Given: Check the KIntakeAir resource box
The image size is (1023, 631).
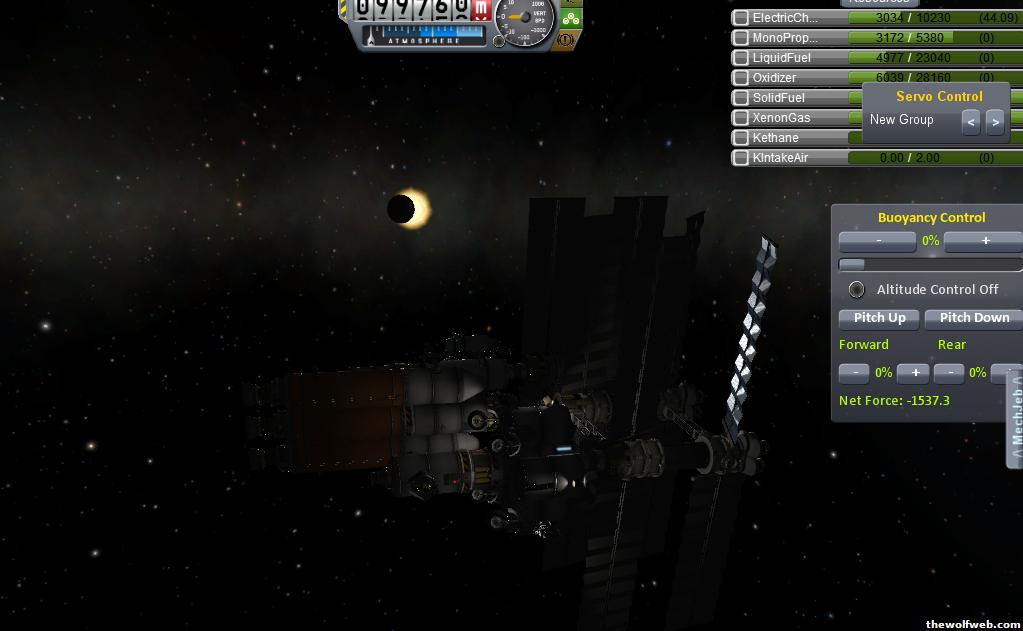Looking at the screenshot, I should 741,158.
